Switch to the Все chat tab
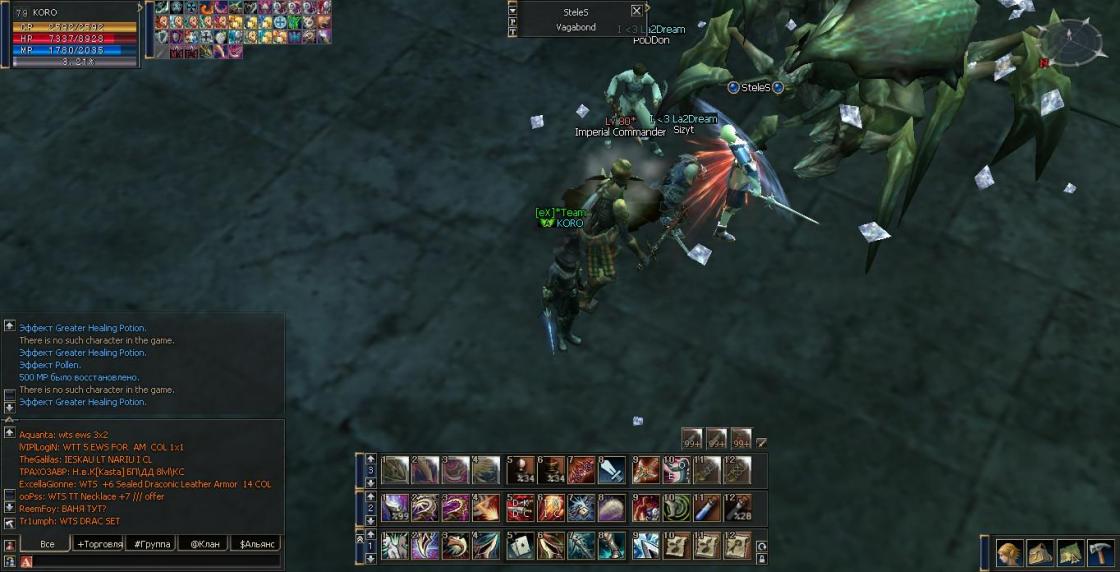This screenshot has width=1120, height=572. [x=47, y=544]
